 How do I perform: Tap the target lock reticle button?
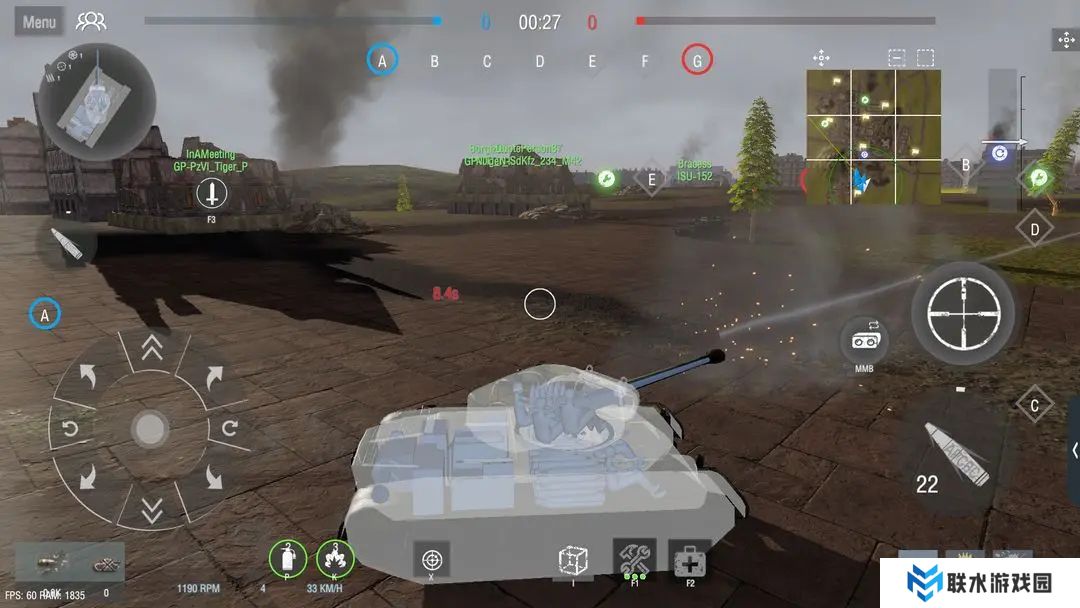(x=431, y=559)
